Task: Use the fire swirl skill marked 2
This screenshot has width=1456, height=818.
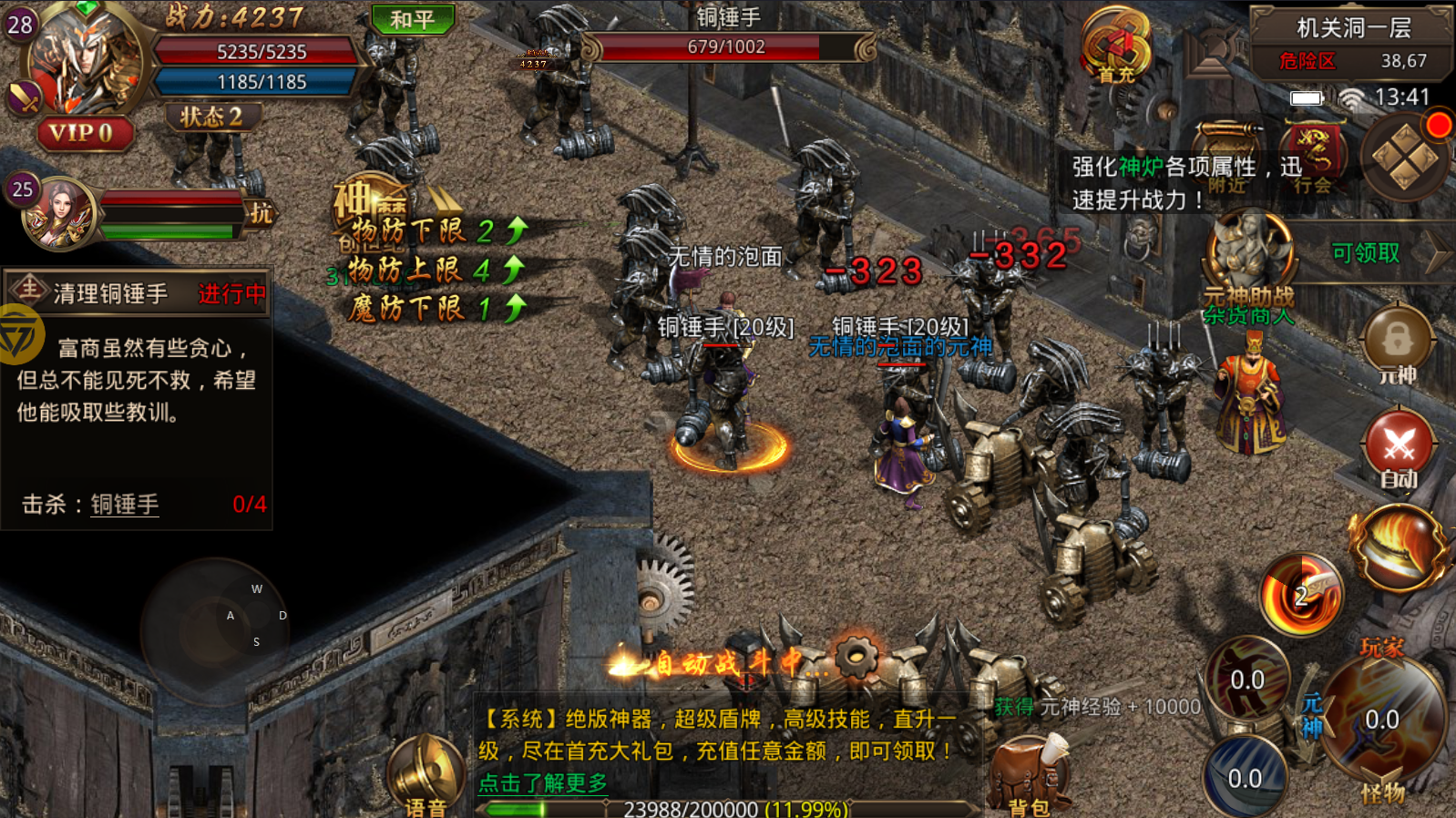Action: point(1301,597)
